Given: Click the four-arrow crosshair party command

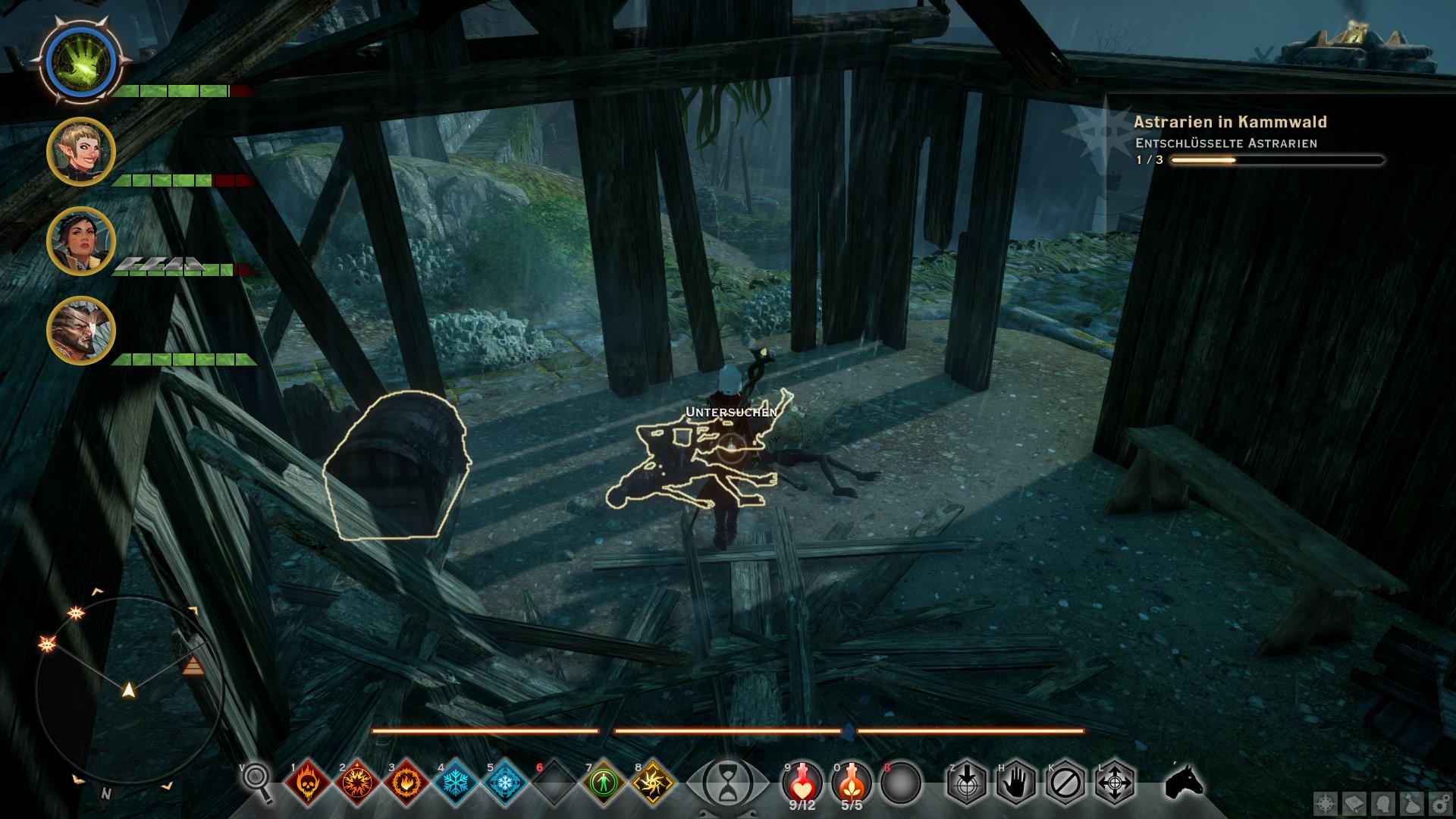Looking at the screenshot, I should click(1115, 783).
